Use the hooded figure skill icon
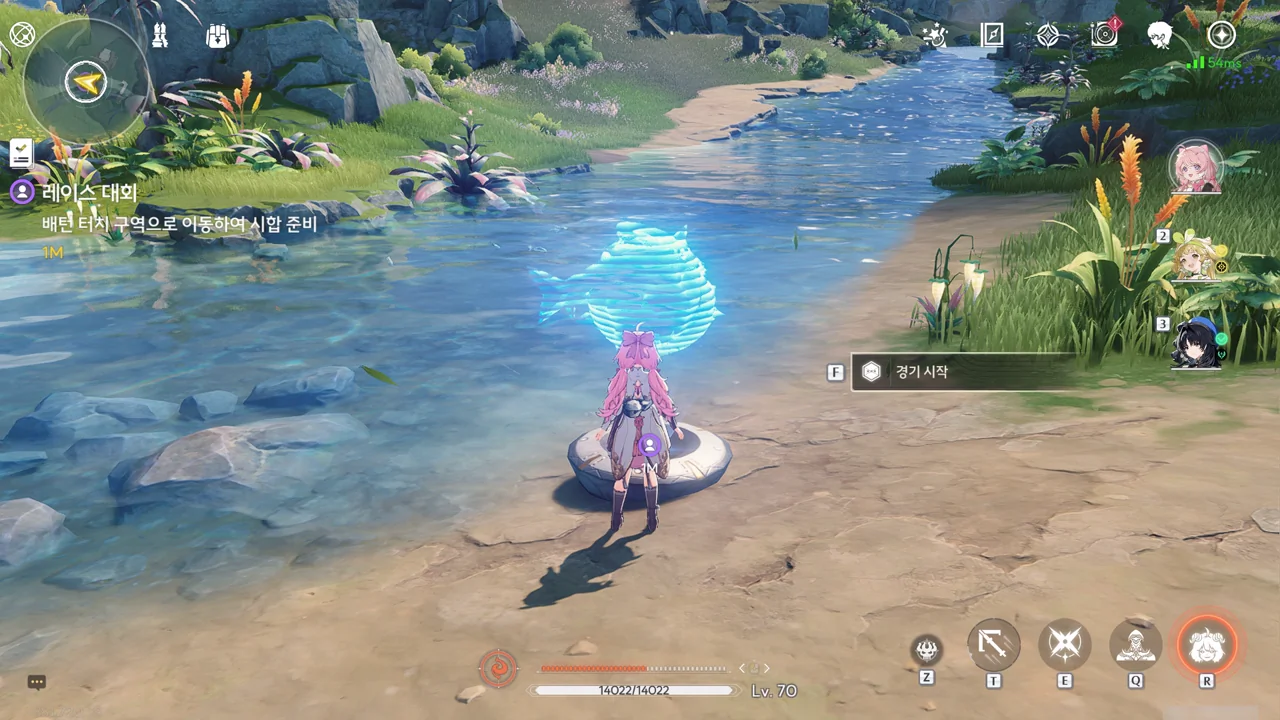 point(1136,645)
